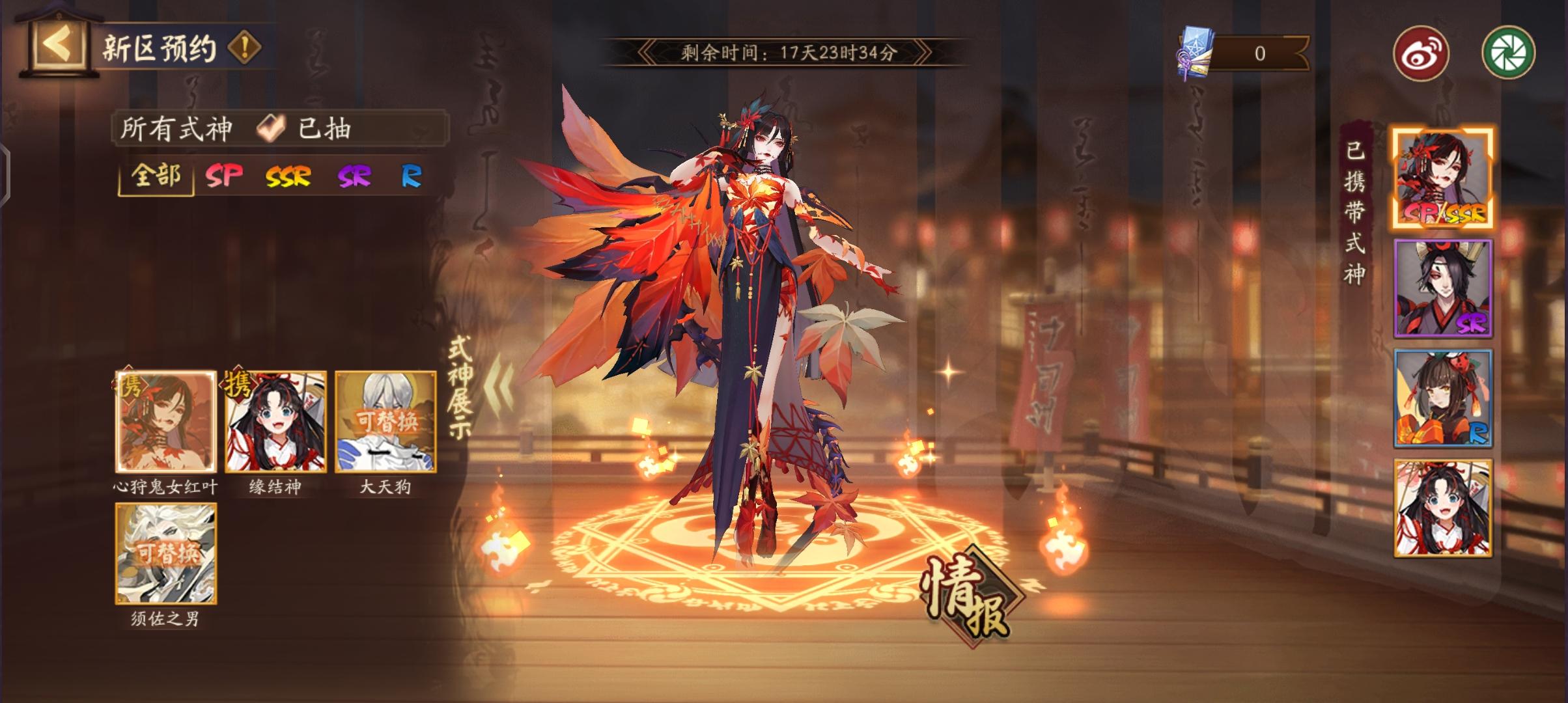The width and height of the screenshot is (1568, 703).
Task: Click the back arrow to leave 新区预约
Action: coord(57,46)
